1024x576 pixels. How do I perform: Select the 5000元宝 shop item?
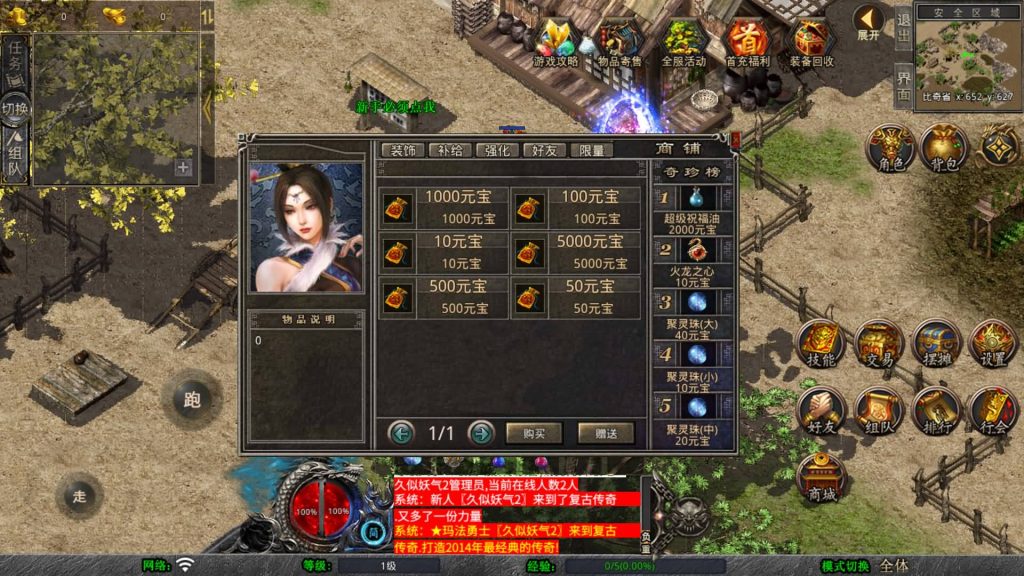point(576,251)
